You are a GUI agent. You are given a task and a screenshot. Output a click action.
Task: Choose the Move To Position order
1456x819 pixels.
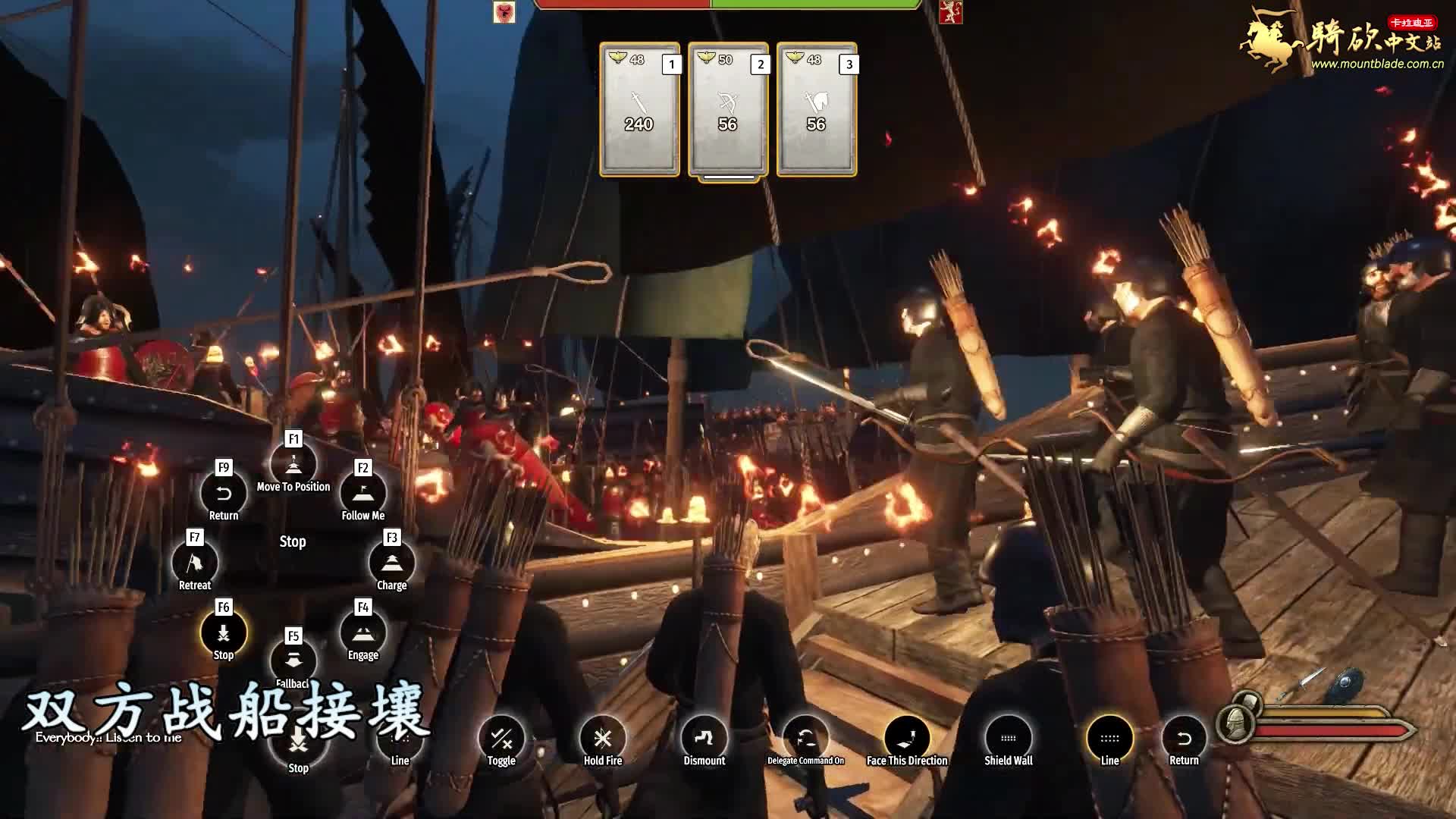coord(293,464)
